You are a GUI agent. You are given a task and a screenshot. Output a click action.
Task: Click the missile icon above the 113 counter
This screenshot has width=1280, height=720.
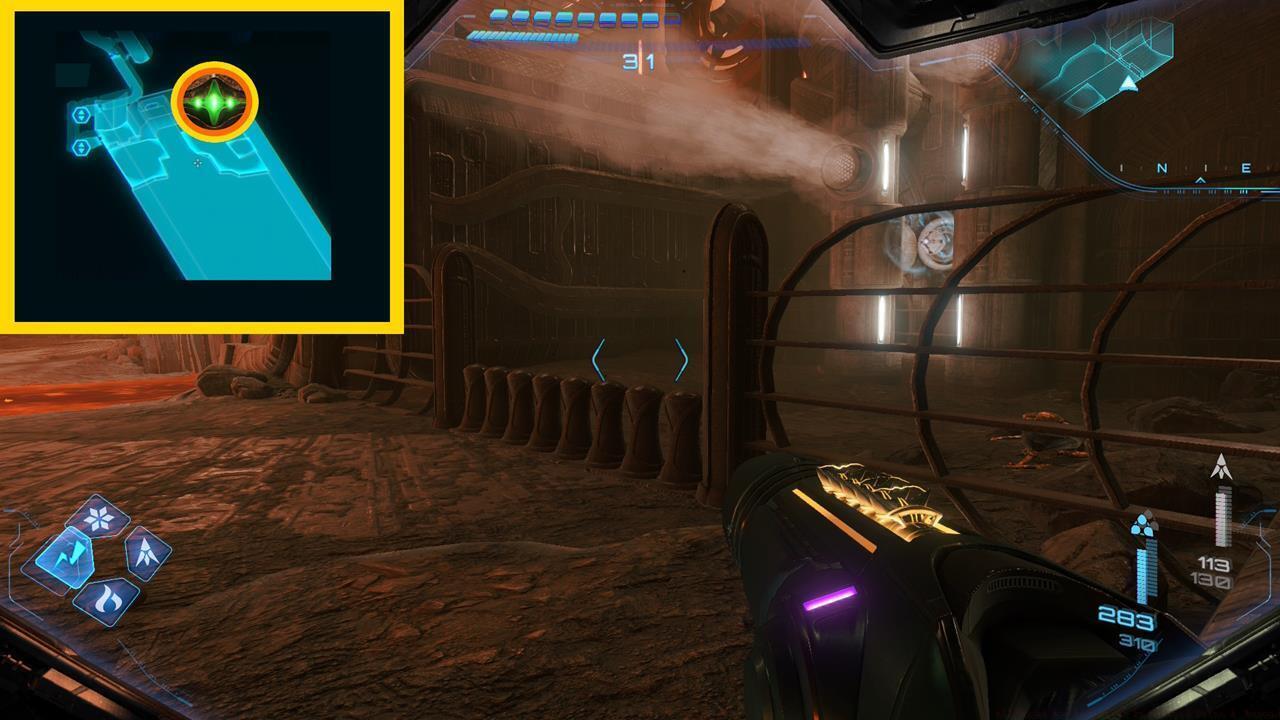pos(1222,465)
